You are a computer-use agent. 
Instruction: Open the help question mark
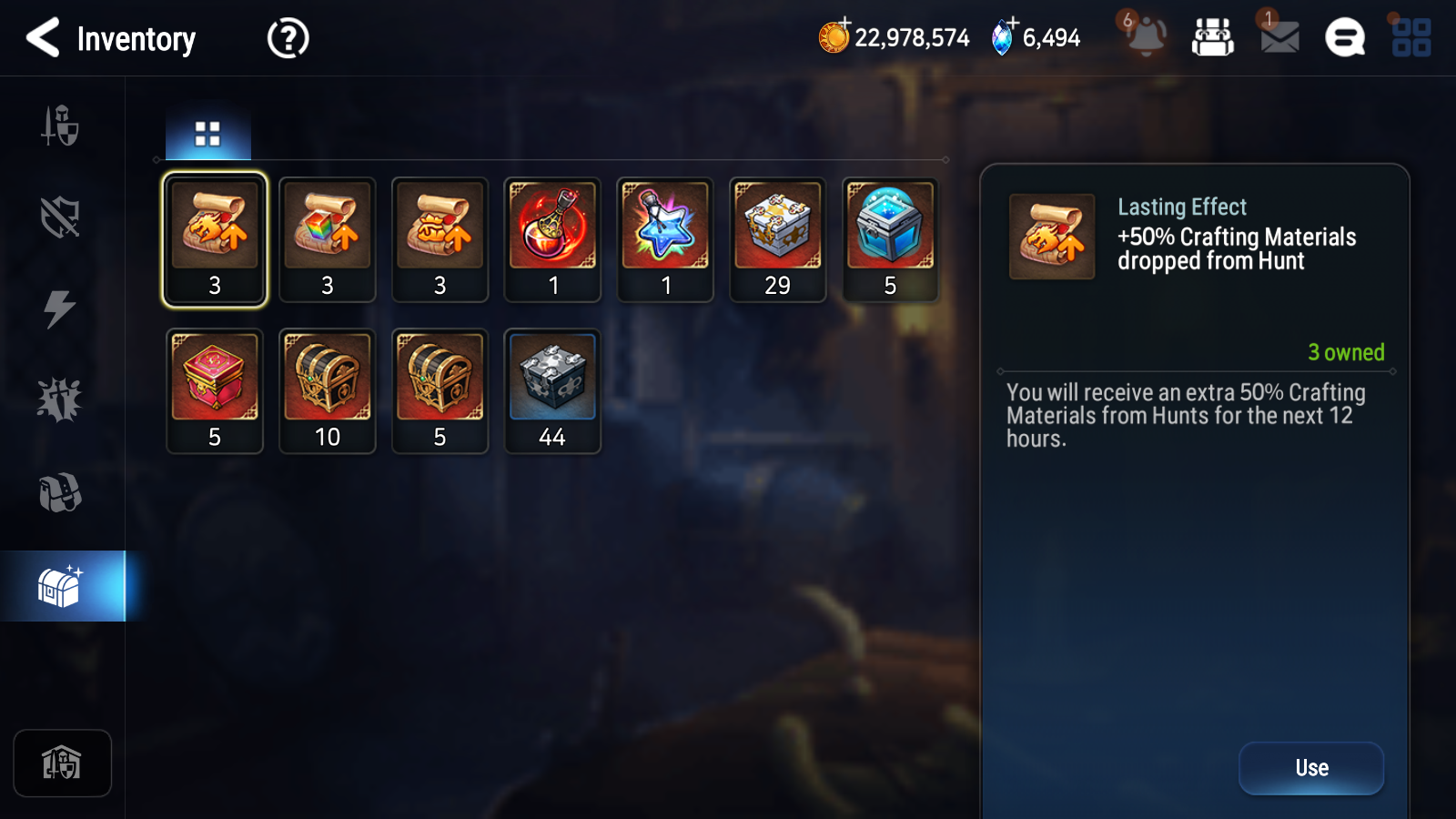(287, 38)
